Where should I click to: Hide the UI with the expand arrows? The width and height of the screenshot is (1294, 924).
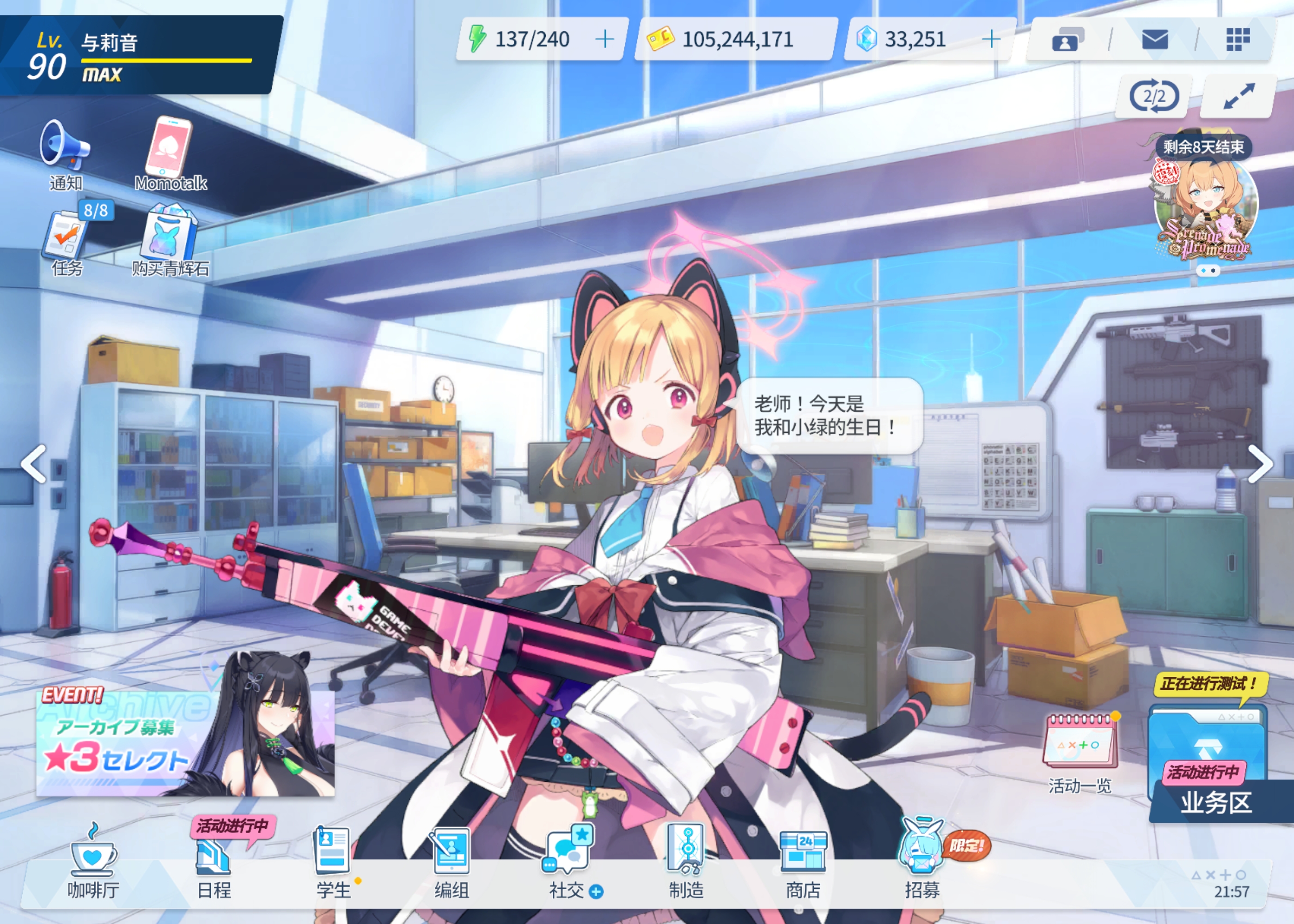click(1239, 97)
